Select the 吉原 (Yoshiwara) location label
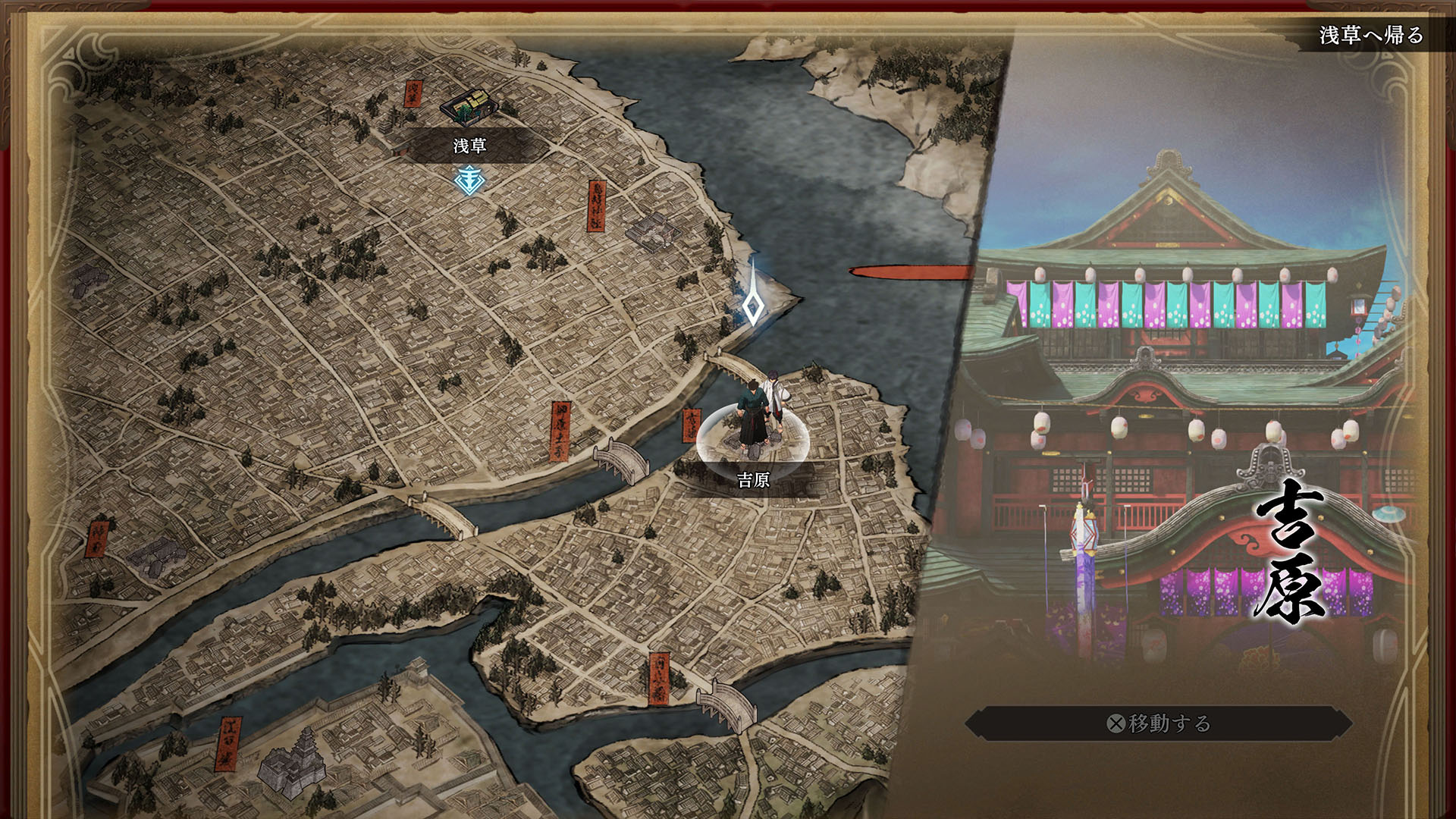This screenshot has width=1456, height=819. (753, 479)
